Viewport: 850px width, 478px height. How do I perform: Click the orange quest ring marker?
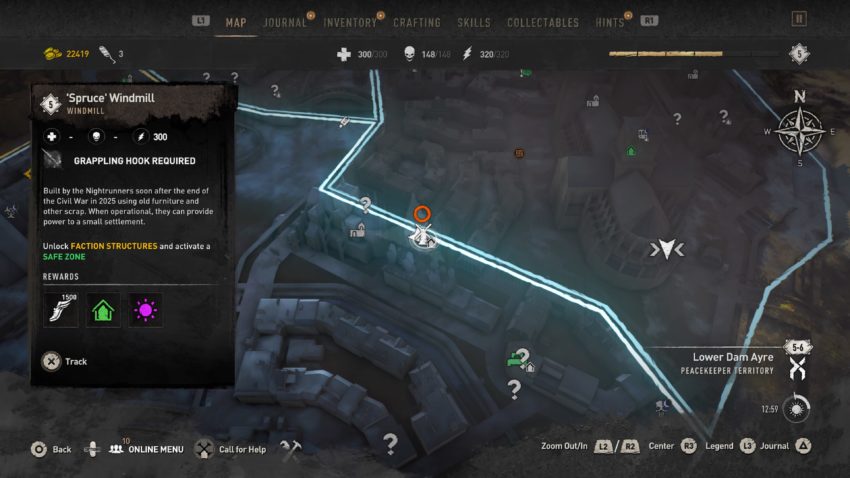point(422,213)
